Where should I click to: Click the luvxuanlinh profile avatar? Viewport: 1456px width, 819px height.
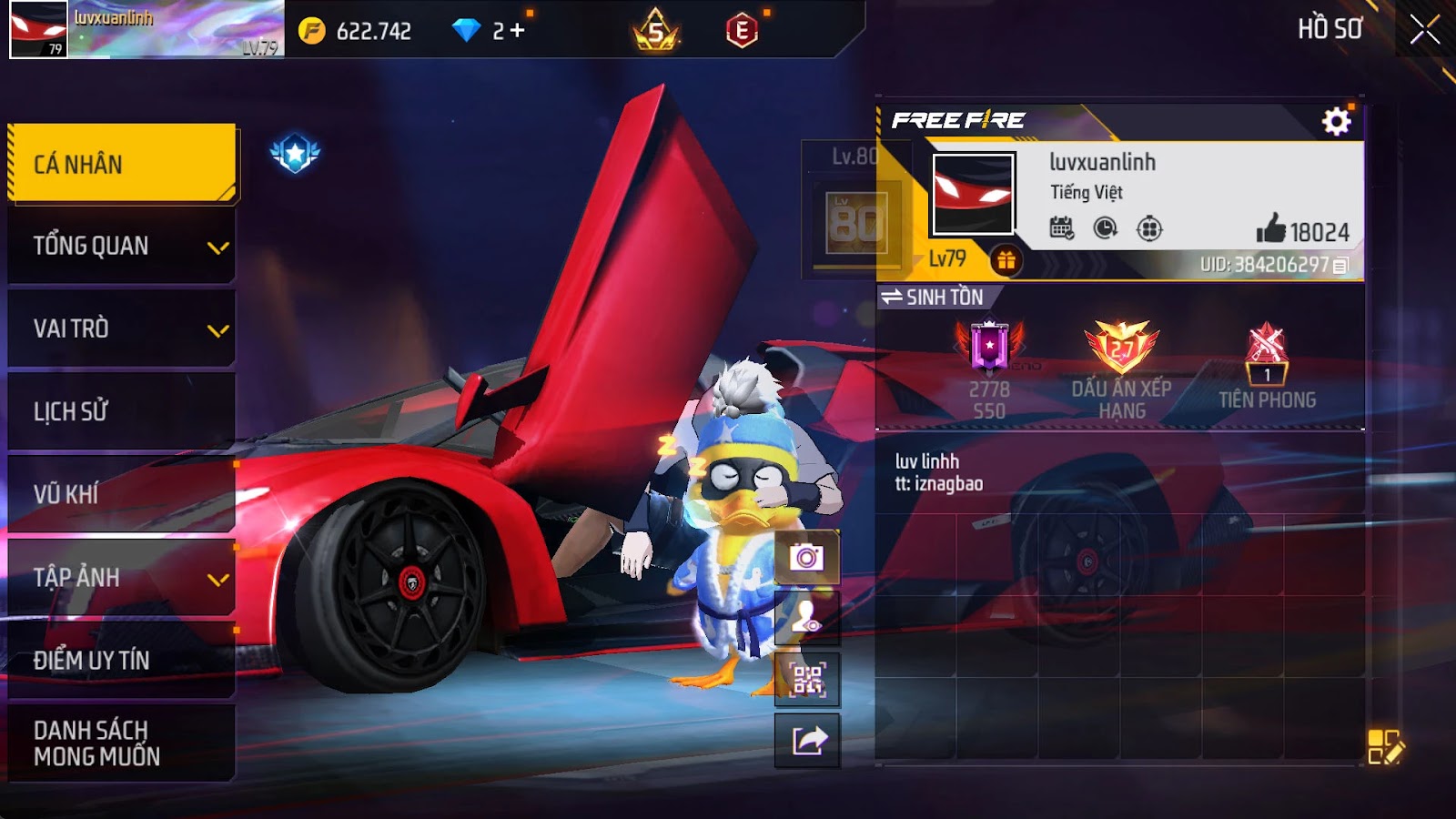pos(973,194)
